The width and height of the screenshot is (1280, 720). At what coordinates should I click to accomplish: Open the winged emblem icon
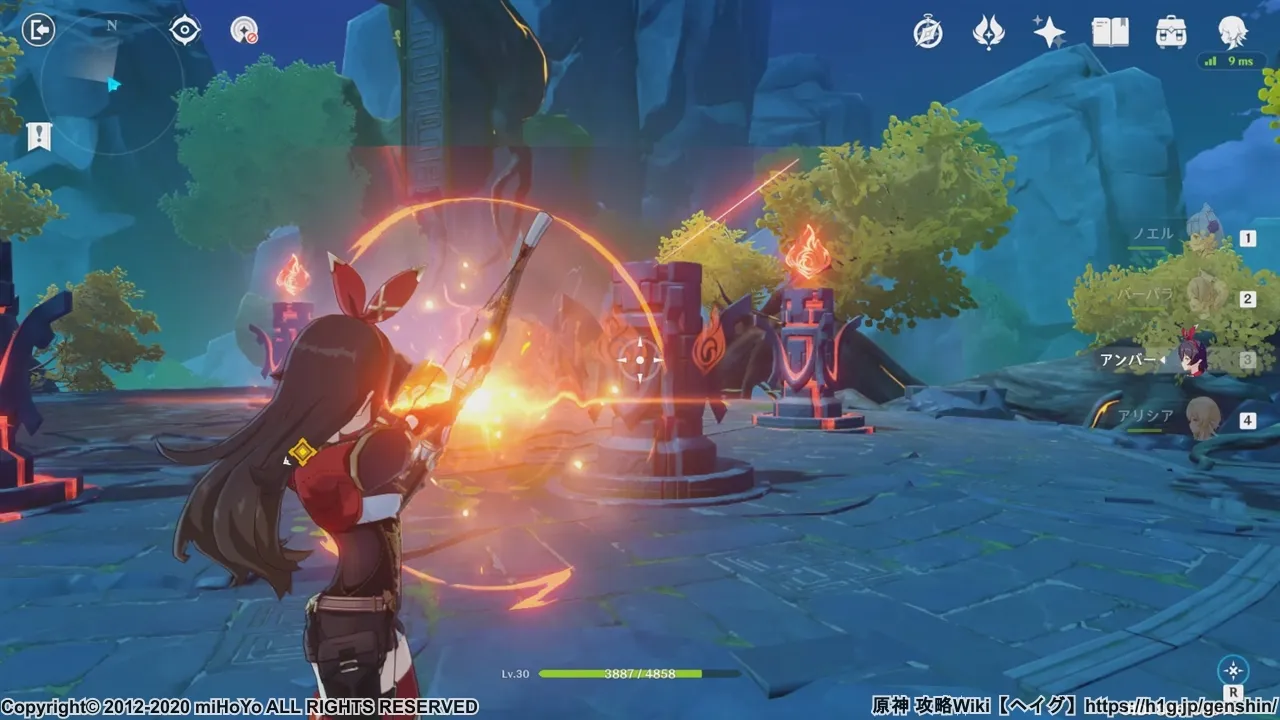pos(988,33)
